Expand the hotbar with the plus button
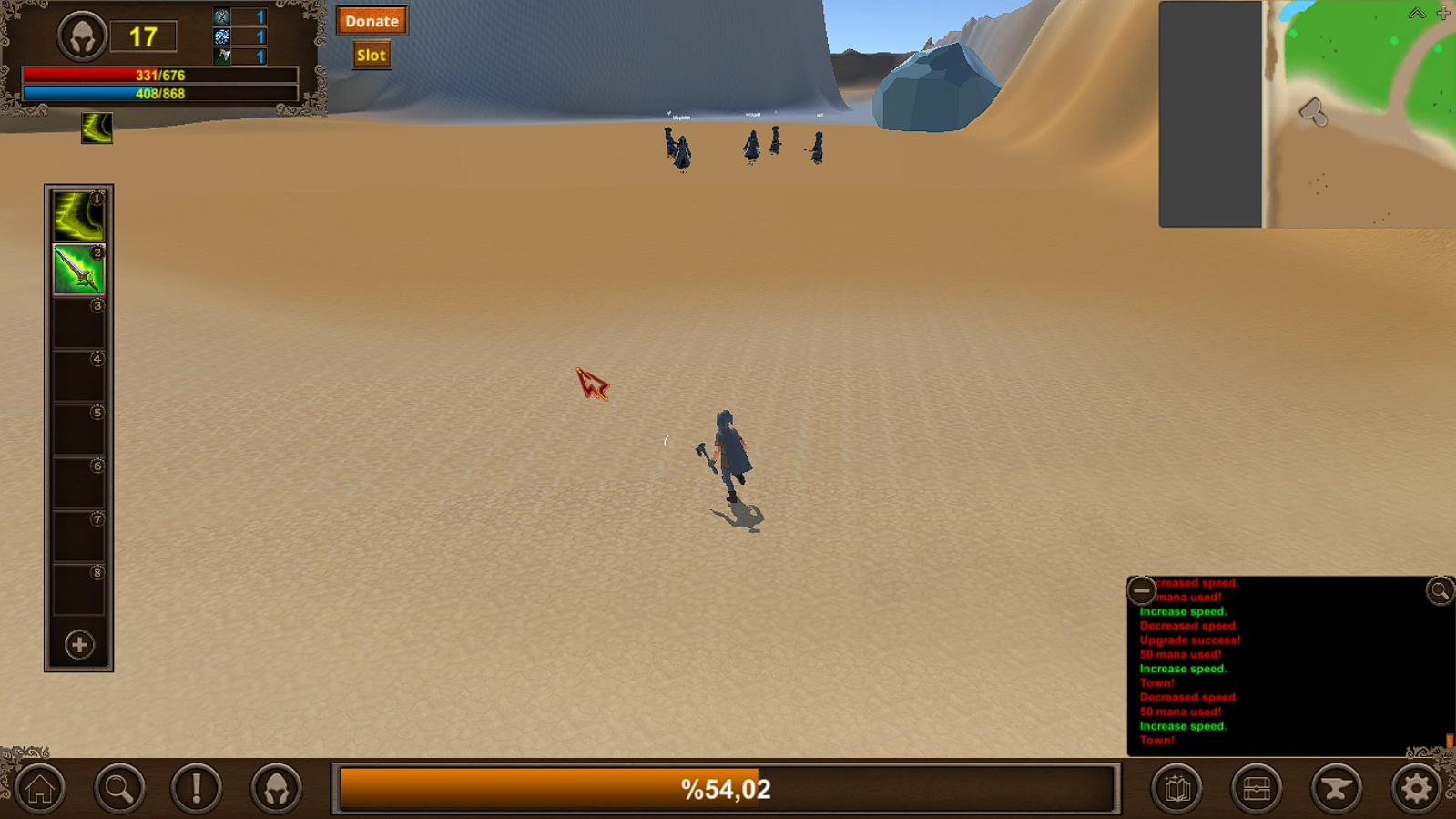This screenshot has width=1456, height=819. click(78, 645)
